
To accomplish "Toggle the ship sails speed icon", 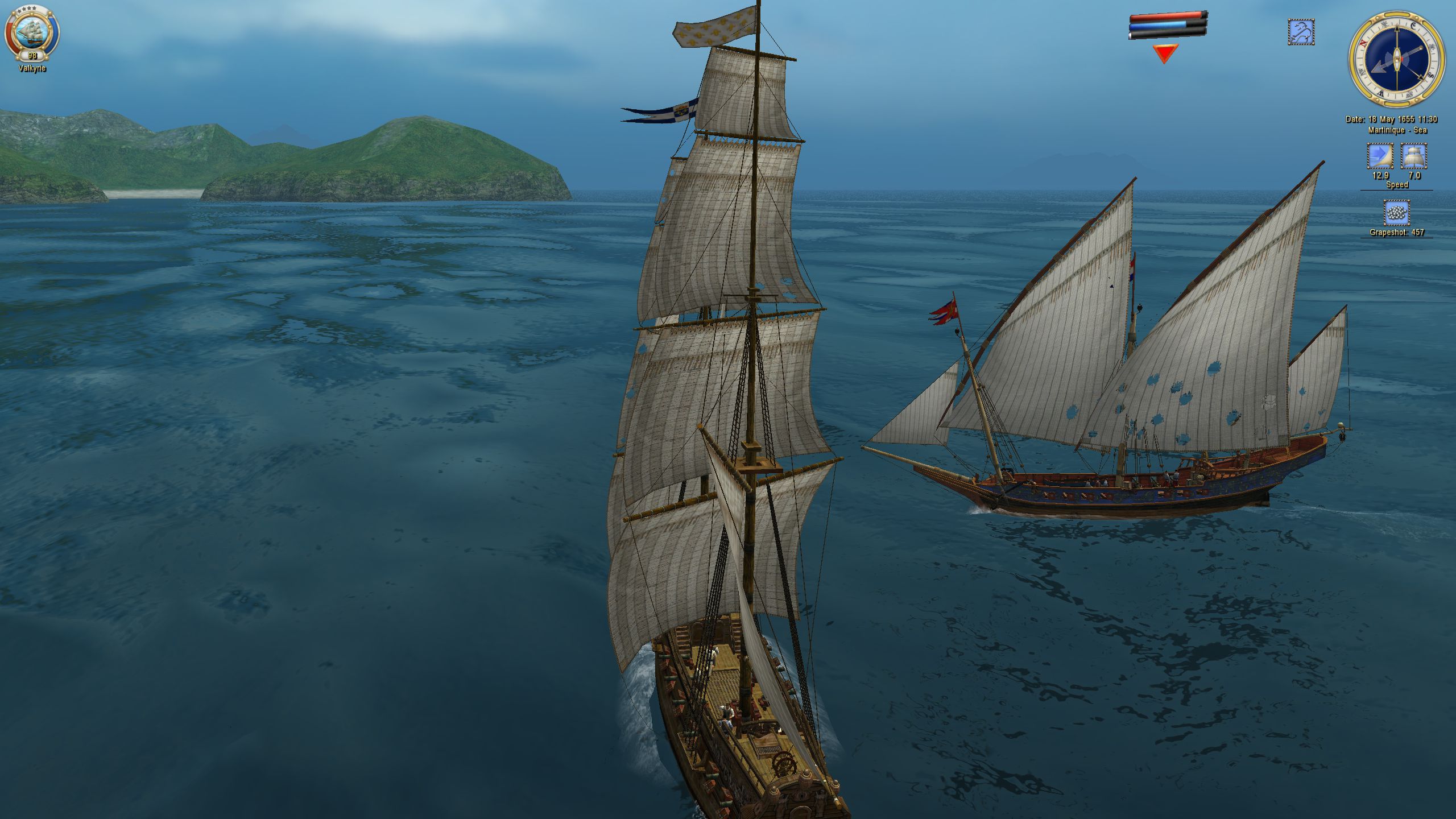I will click(x=1414, y=156).
